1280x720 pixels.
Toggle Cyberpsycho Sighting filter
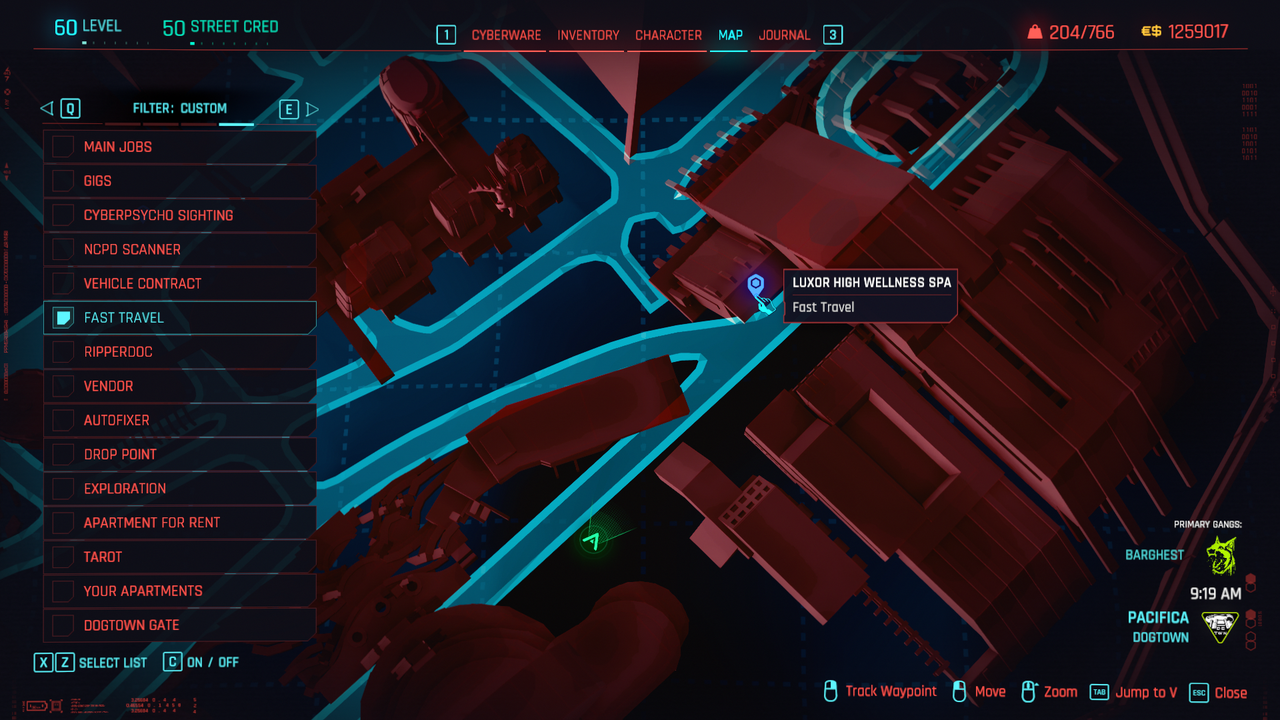63,215
